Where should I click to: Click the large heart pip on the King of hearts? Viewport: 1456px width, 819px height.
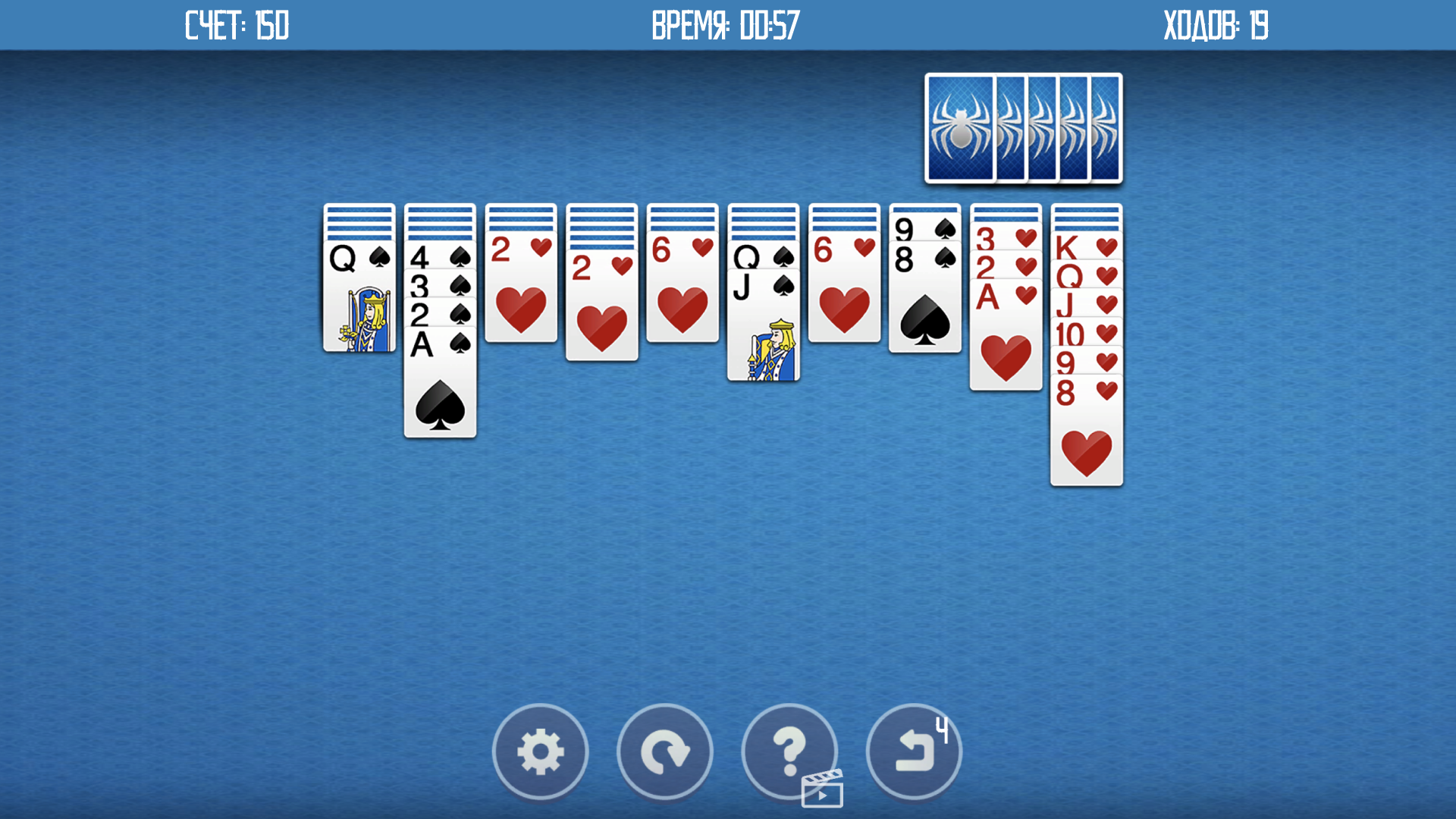(1086, 451)
